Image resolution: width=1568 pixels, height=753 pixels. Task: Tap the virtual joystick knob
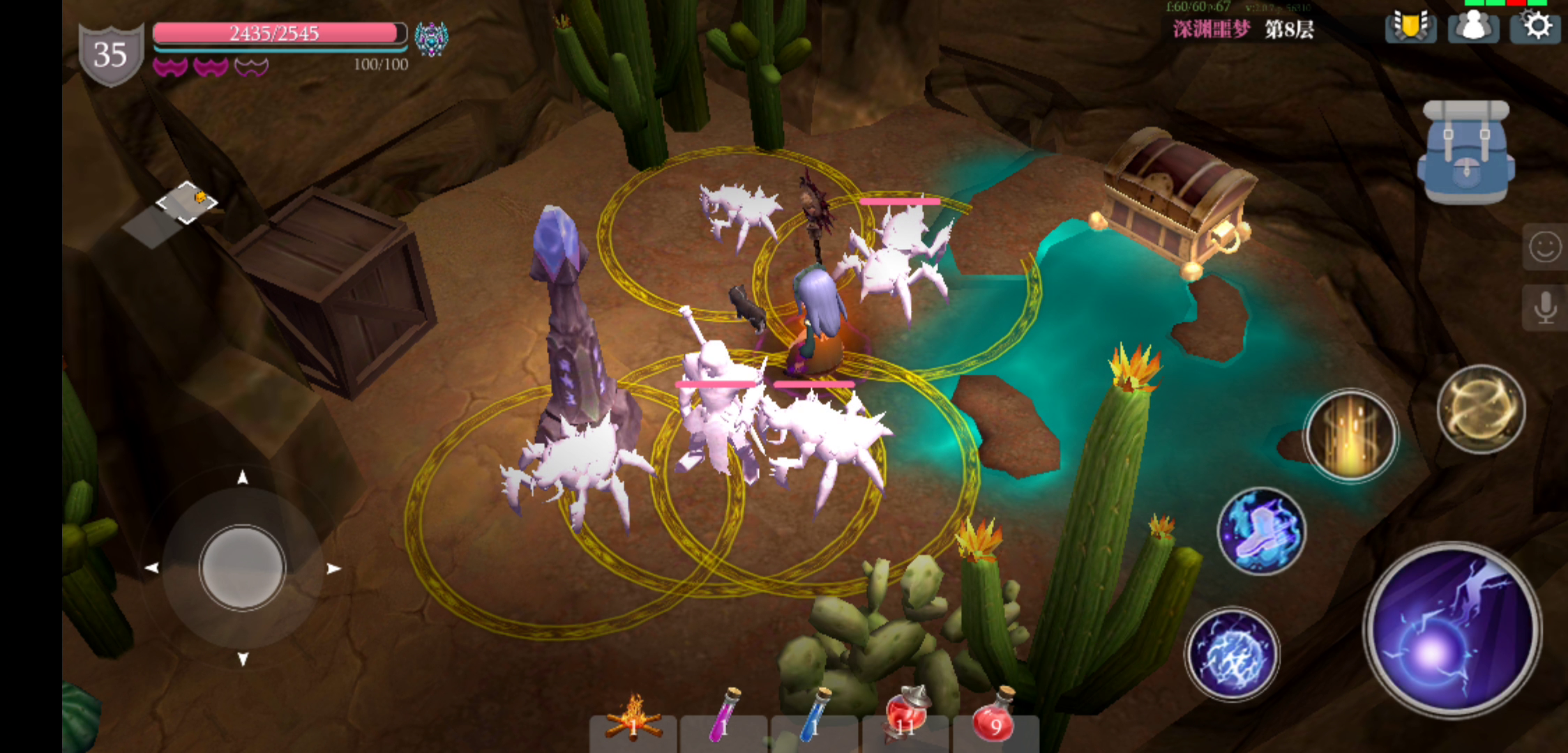(x=242, y=567)
